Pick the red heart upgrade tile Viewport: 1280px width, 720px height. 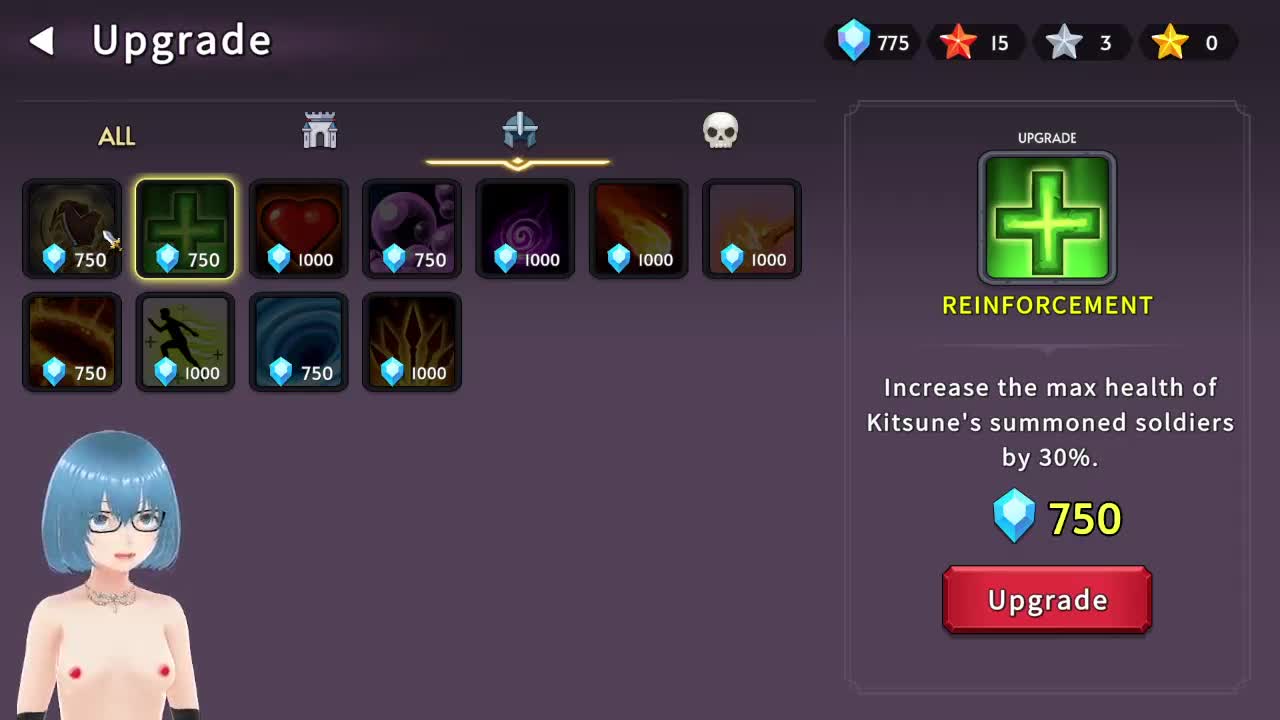[299, 229]
